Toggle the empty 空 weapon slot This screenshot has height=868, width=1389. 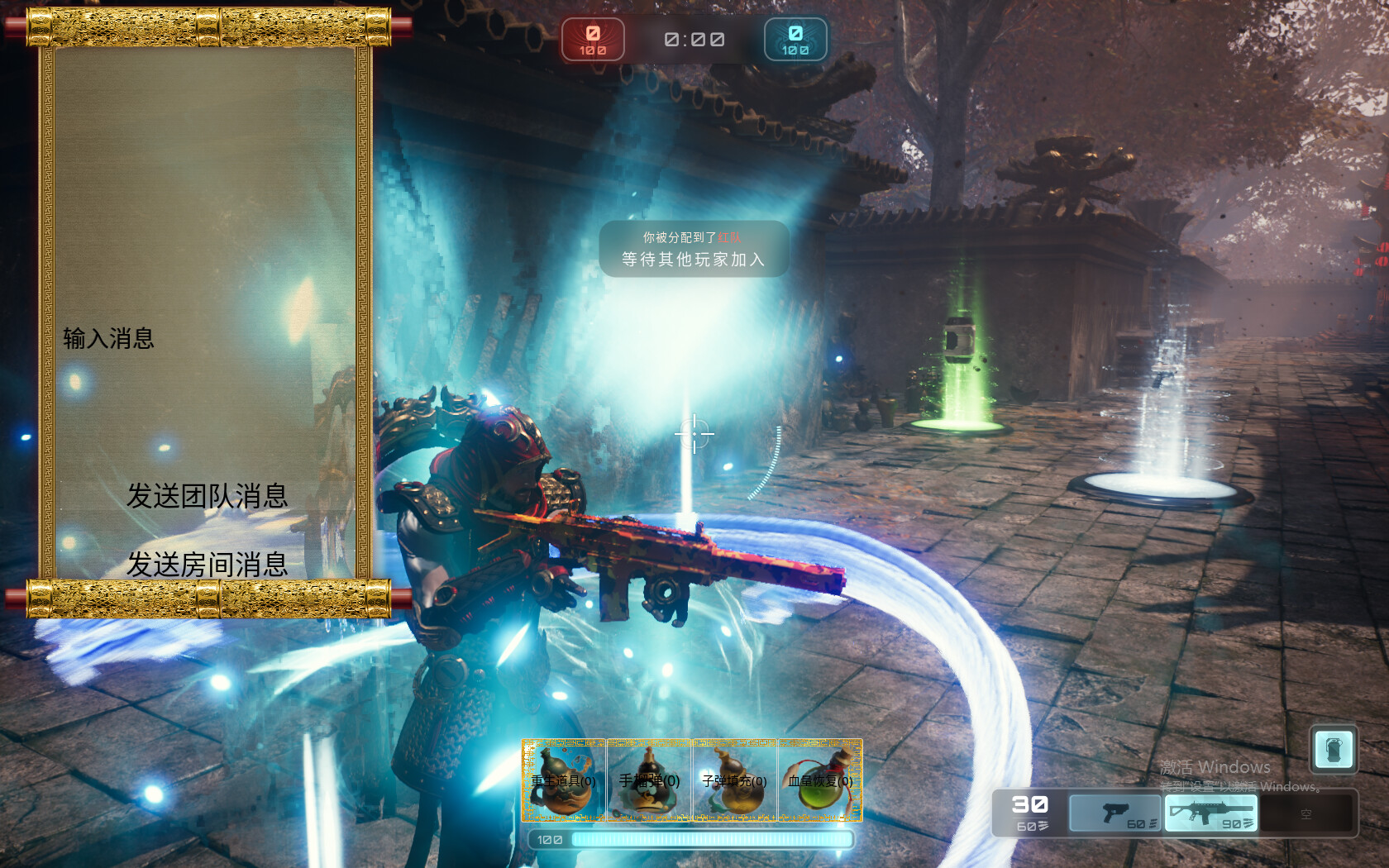pyautogui.click(x=1306, y=813)
